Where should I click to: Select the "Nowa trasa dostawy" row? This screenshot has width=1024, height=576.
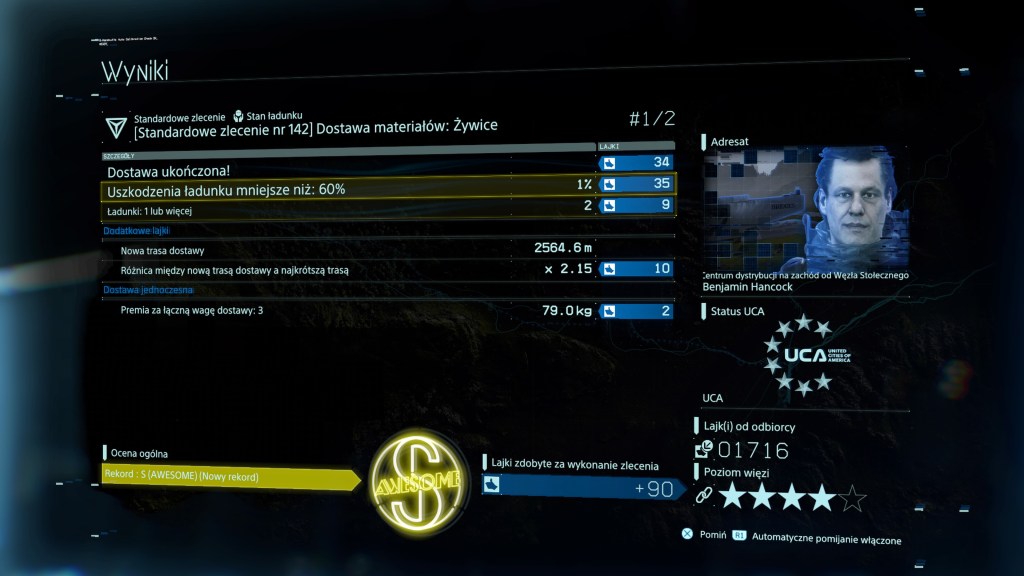(388, 249)
